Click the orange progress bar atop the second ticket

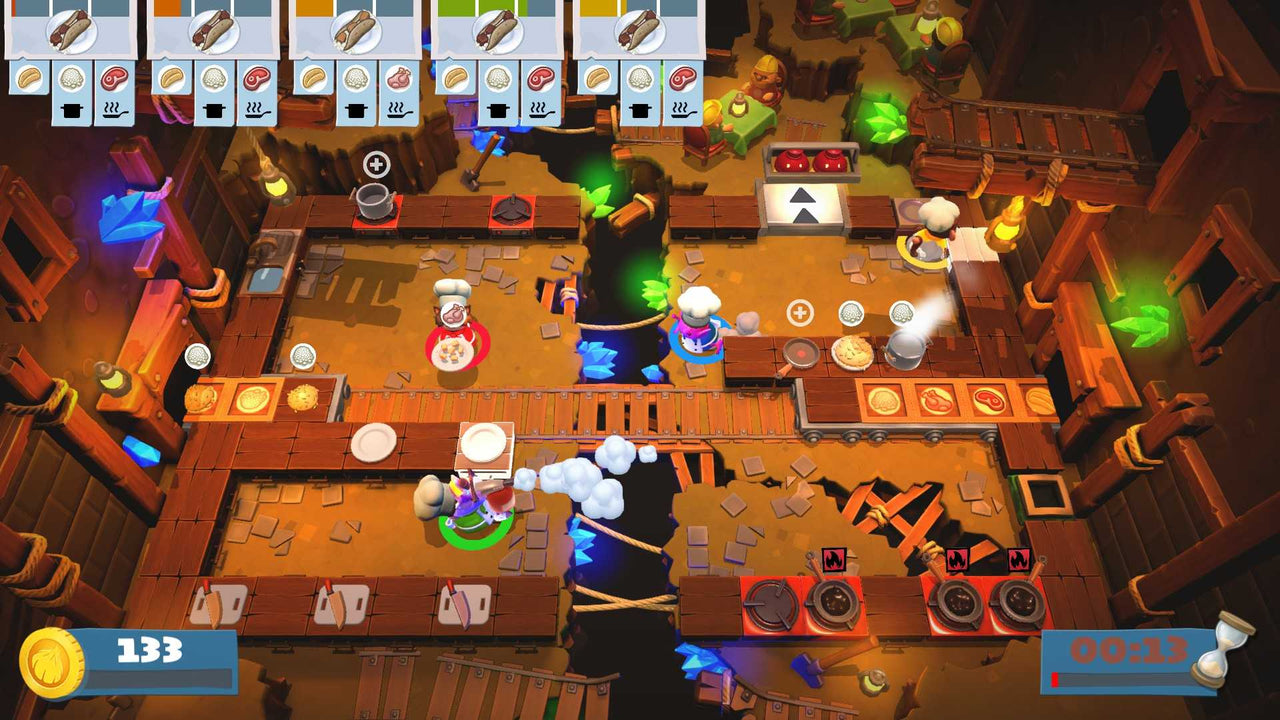pos(169,7)
